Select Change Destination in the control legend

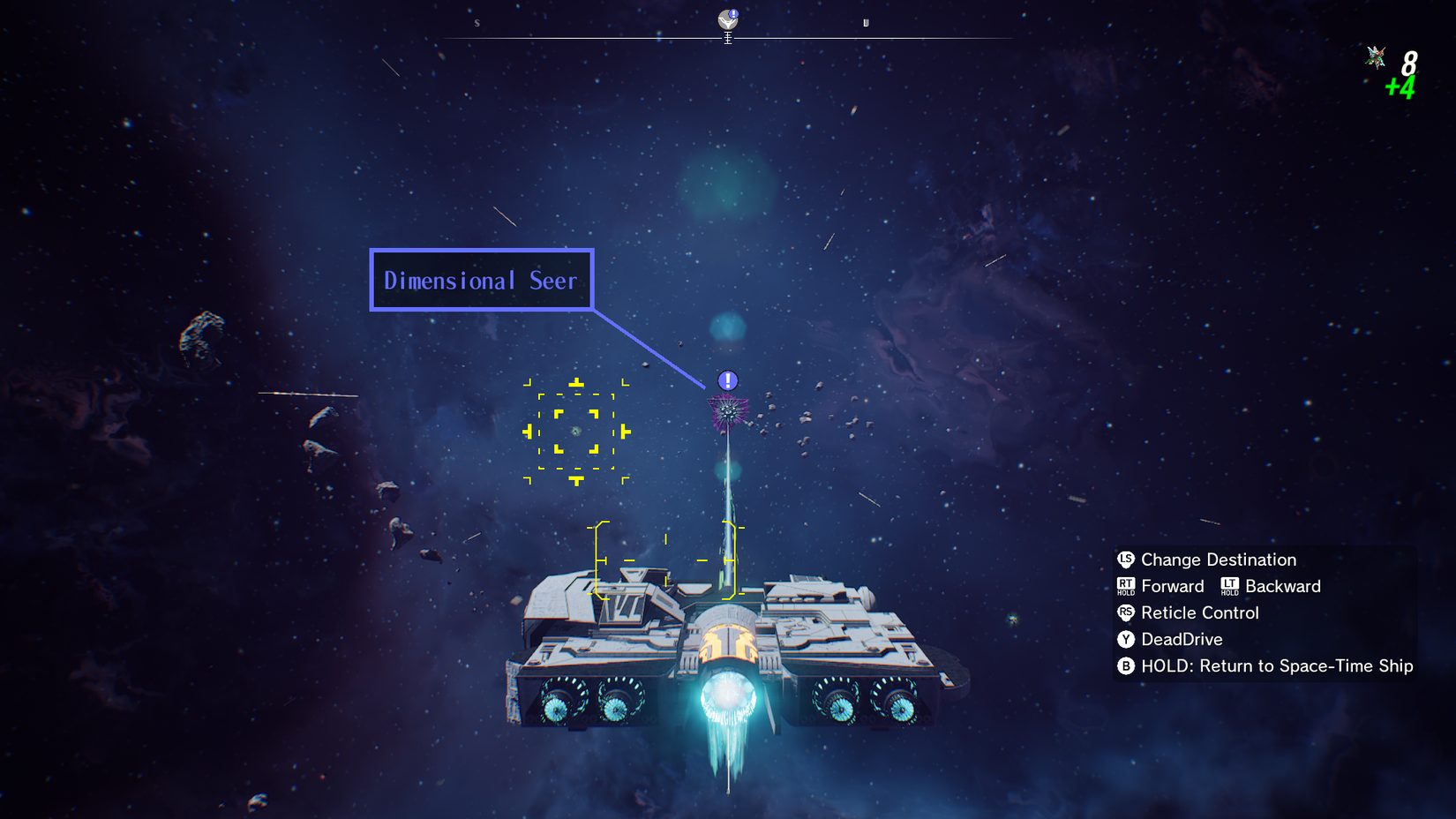(x=1218, y=560)
